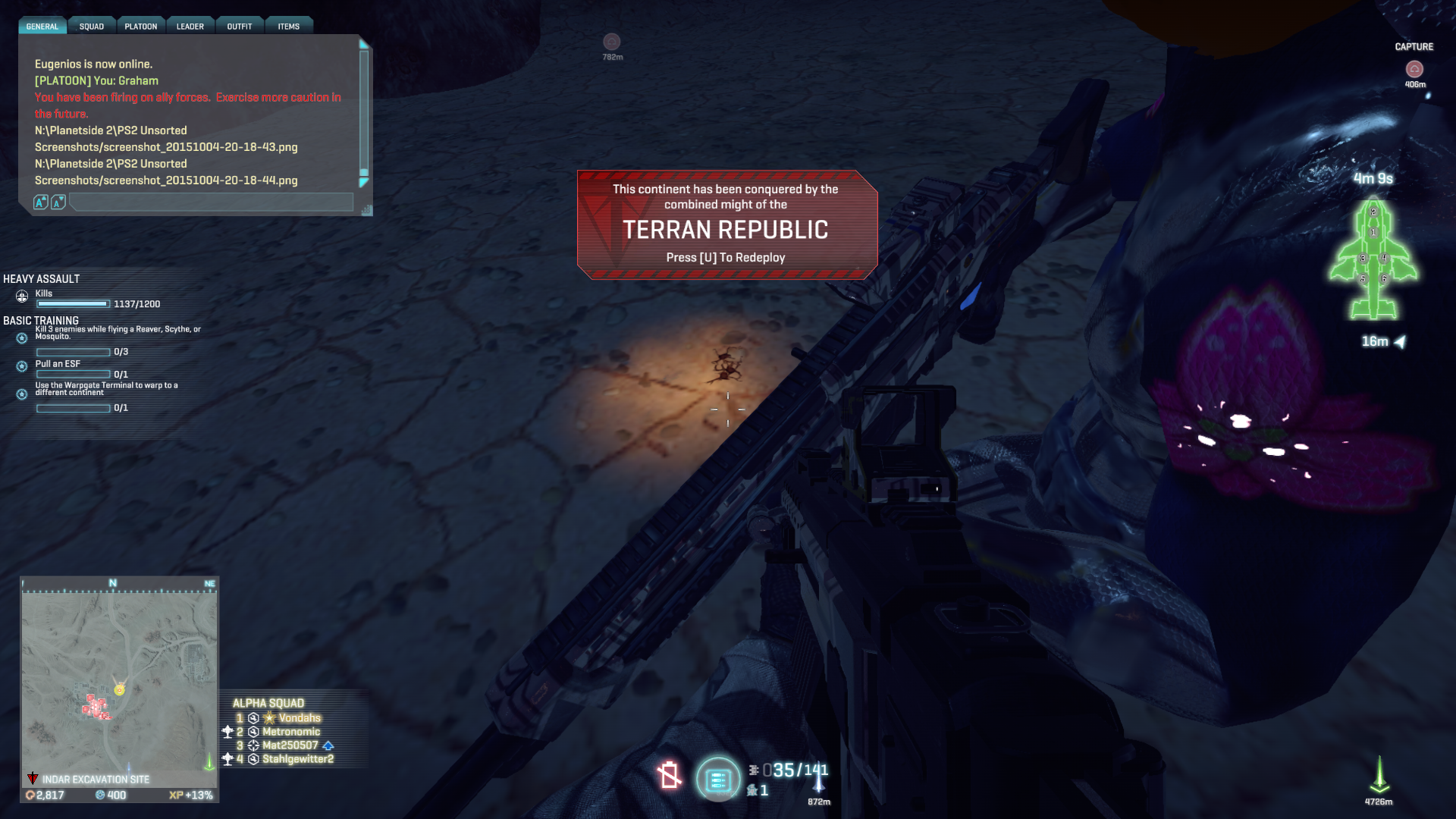Click the green Galaxy vehicle seat diagram
This screenshot has width=1456, height=819.
tap(1373, 258)
